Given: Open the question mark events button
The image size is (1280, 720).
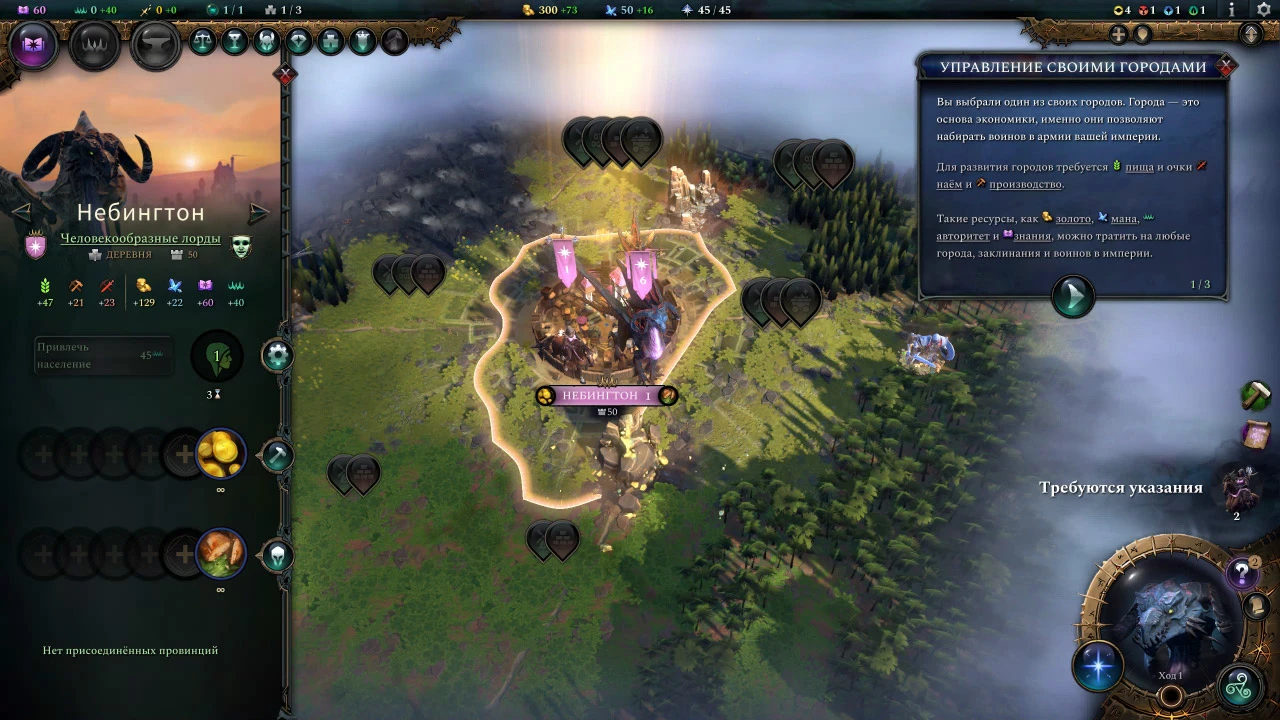Looking at the screenshot, I should click(1241, 573).
